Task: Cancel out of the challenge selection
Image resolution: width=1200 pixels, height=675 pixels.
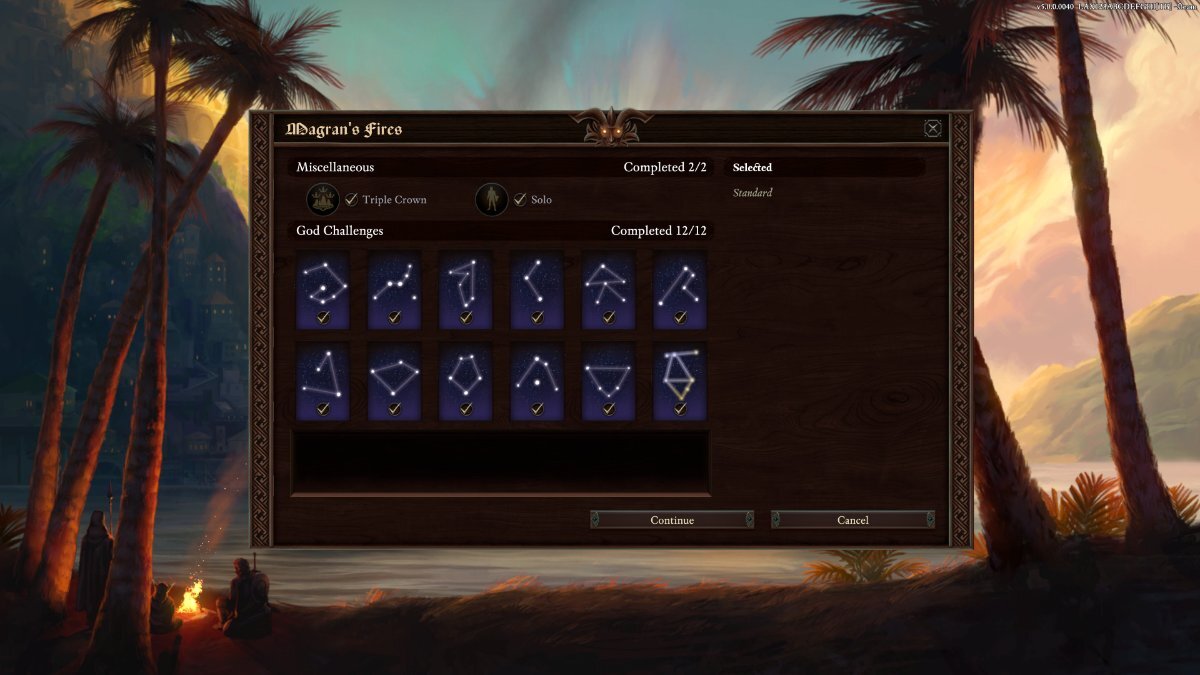Action: pos(853,520)
